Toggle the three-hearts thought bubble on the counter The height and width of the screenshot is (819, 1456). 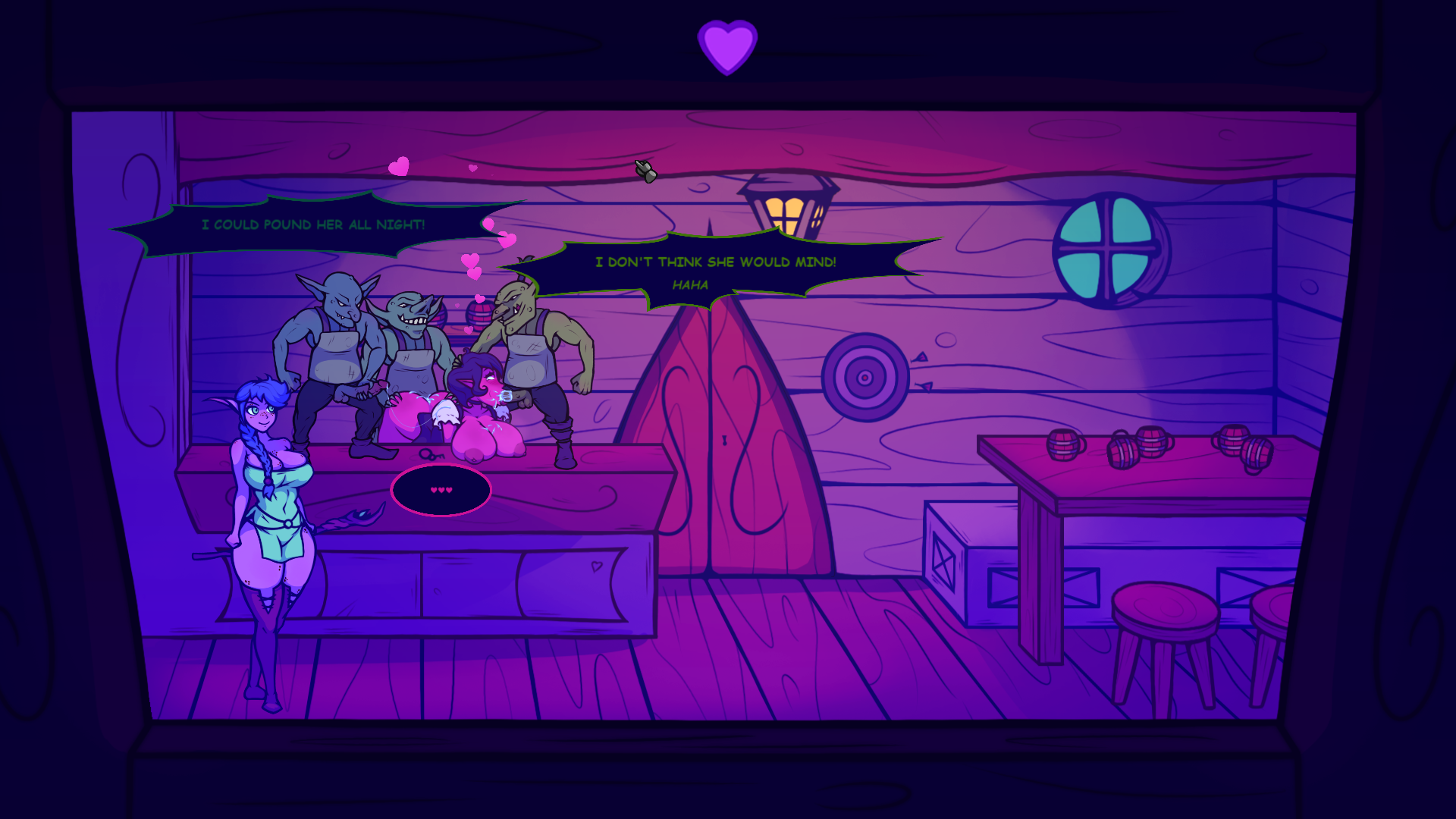[442, 491]
